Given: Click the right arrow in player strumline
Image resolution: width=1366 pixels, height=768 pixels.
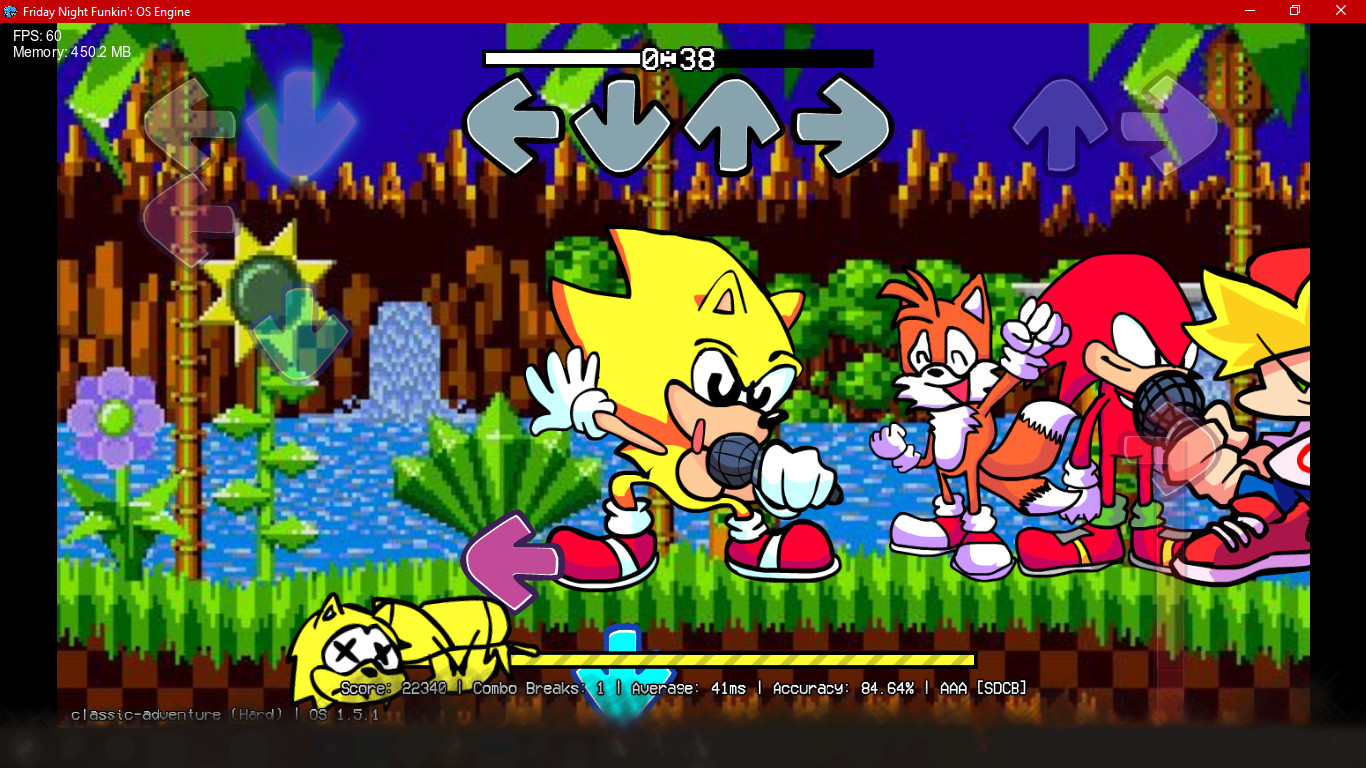Looking at the screenshot, I should [x=1166, y=125].
